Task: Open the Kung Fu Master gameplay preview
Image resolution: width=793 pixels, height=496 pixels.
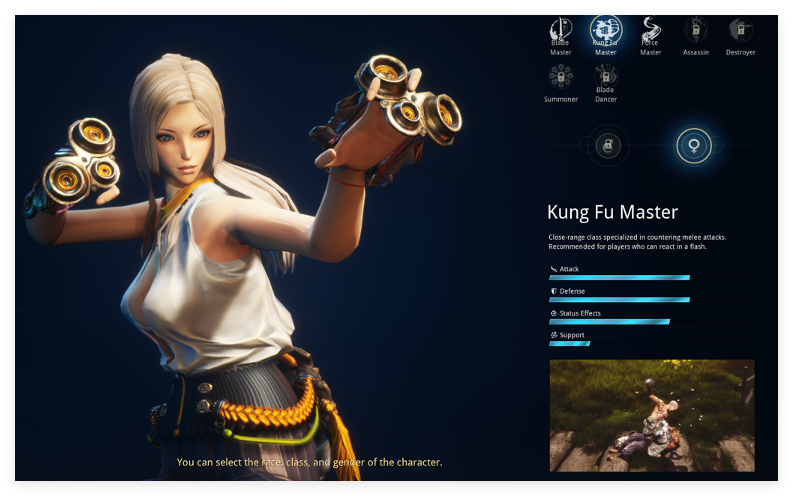Action: (652, 415)
